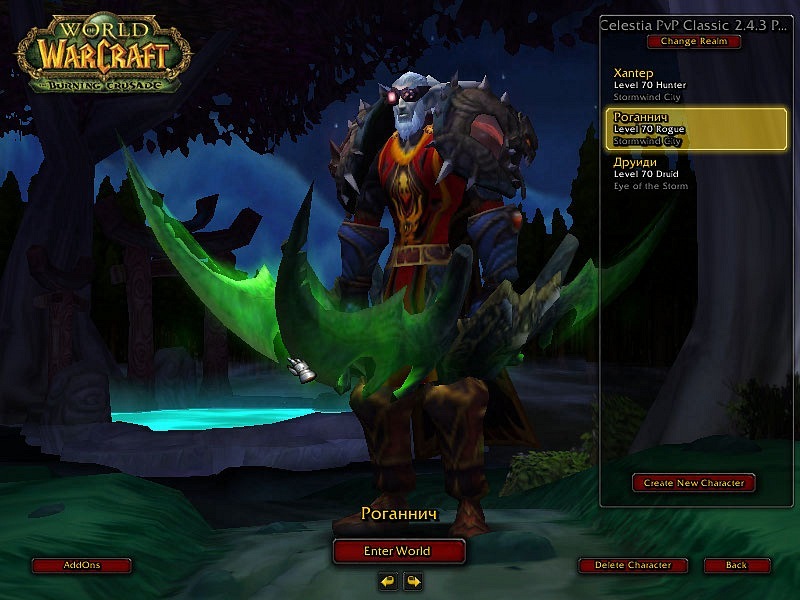The width and height of the screenshot is (800, 600).
Task: Enter the world with the selected character
Action: (x=399, y=551)
